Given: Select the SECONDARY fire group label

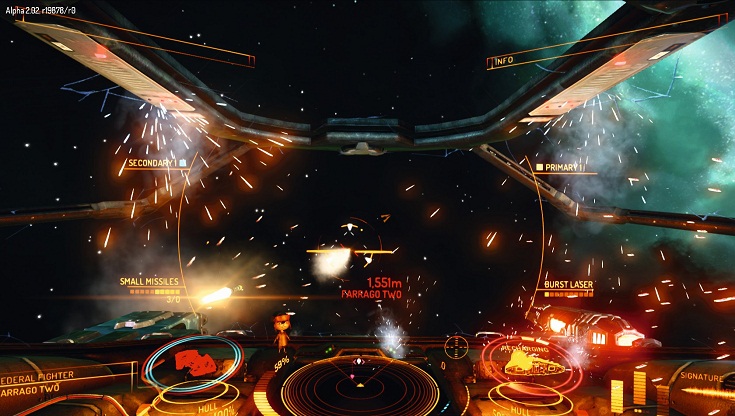Looking at the screenshot, I should [153, 163].
